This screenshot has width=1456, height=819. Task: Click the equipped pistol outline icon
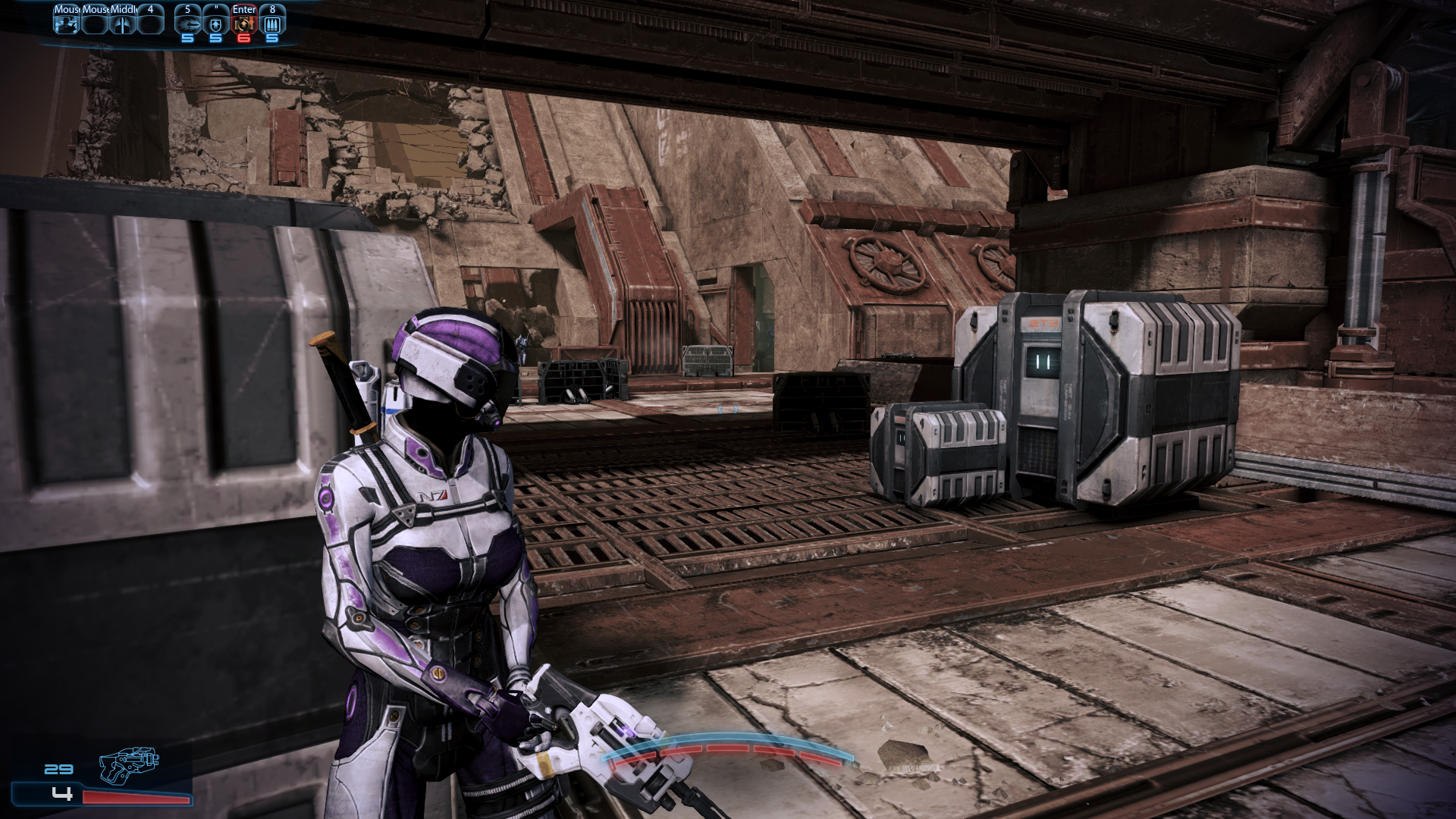(x=130, y=766)
